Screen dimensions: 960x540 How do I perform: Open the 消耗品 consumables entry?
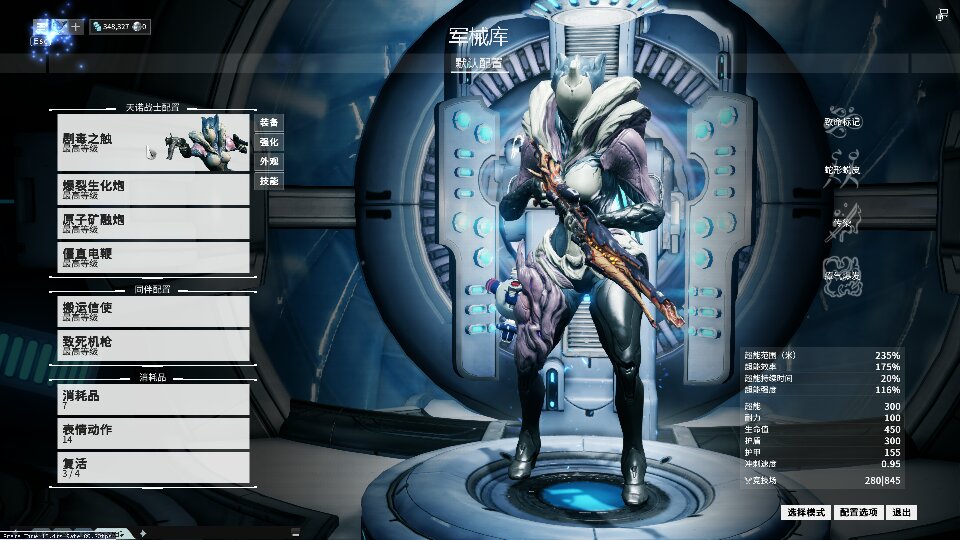point(150,399)
